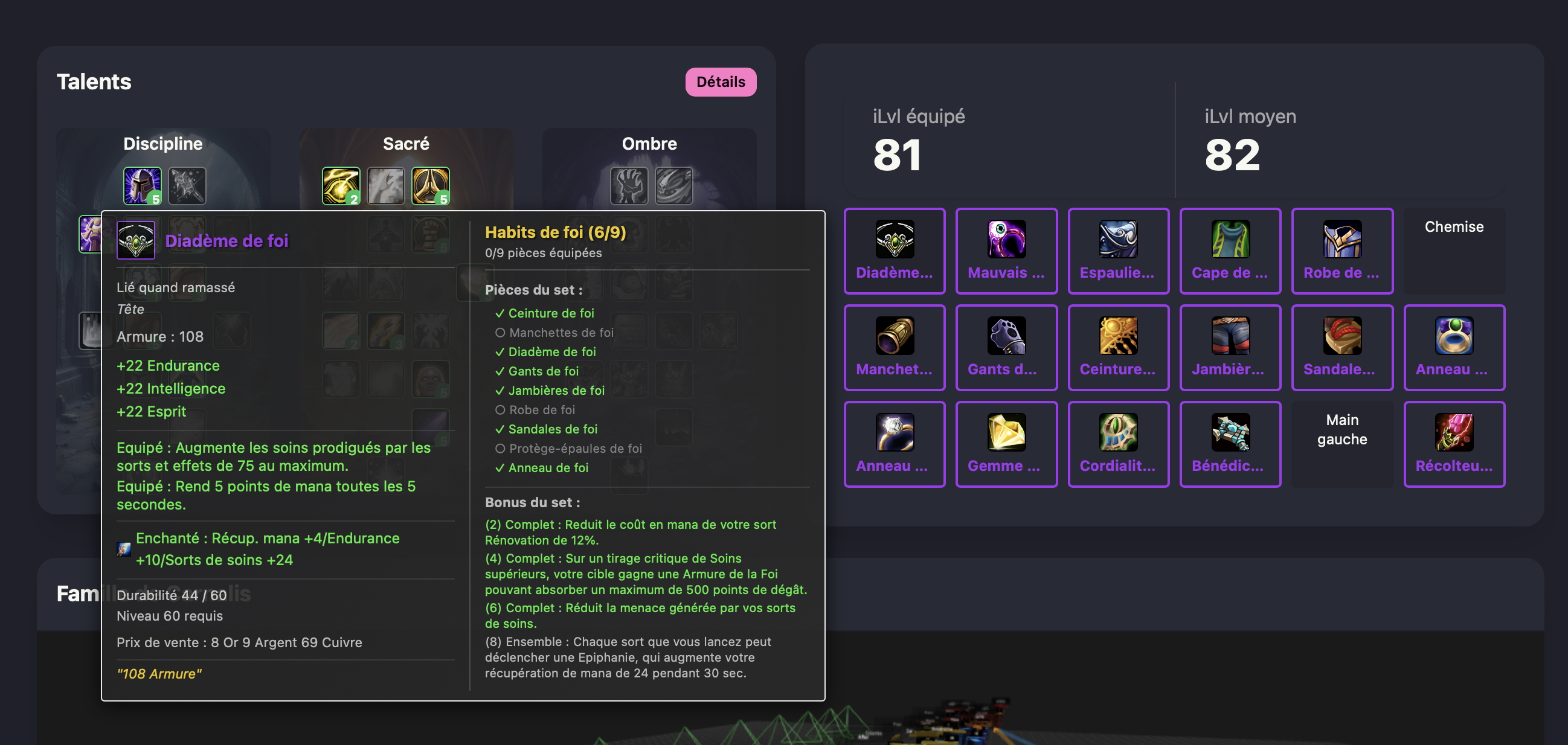
Task: Select the Robe de chest slot
Action: coord(1341,251)
